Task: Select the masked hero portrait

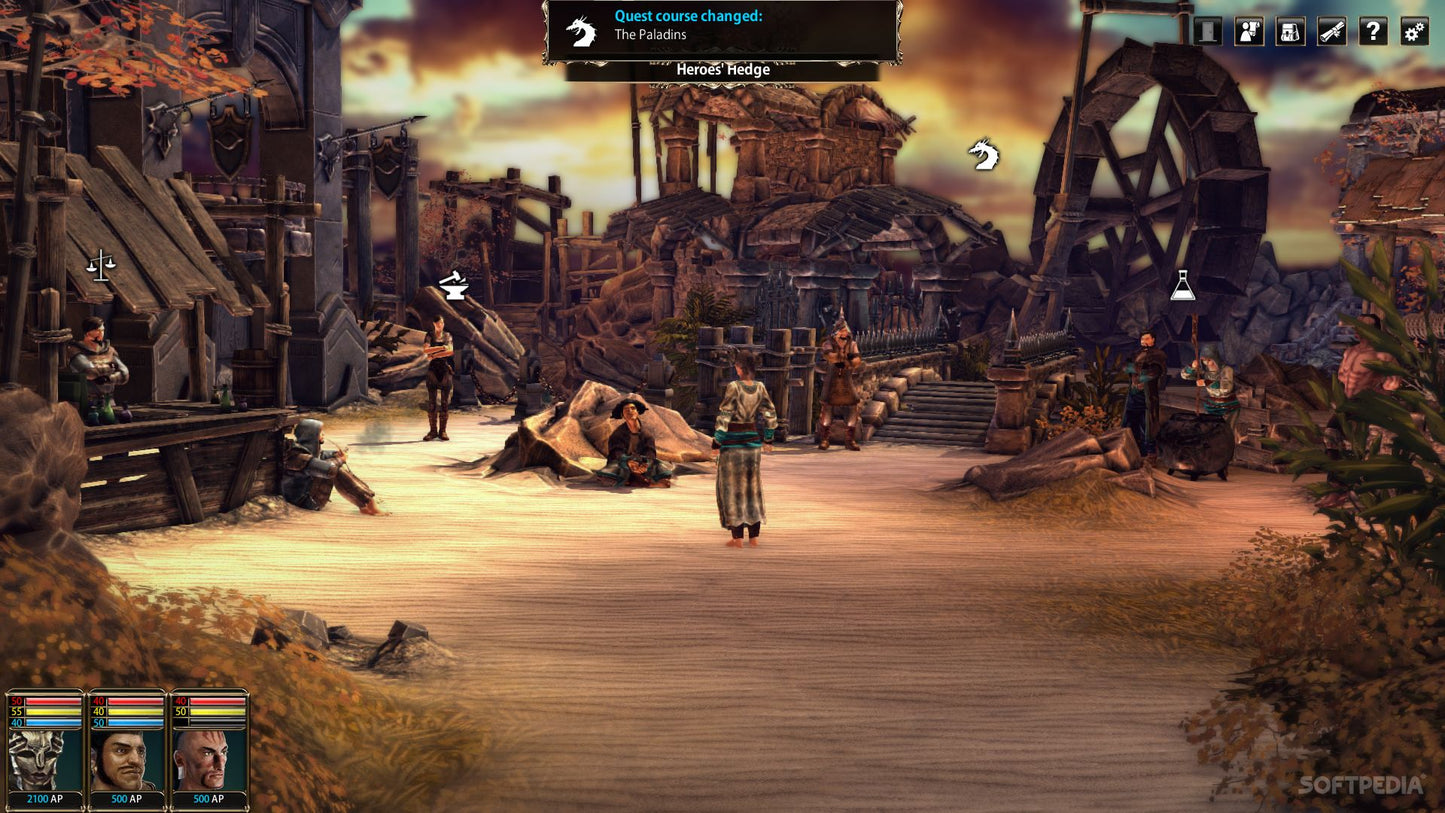Action: pos(45,760)
